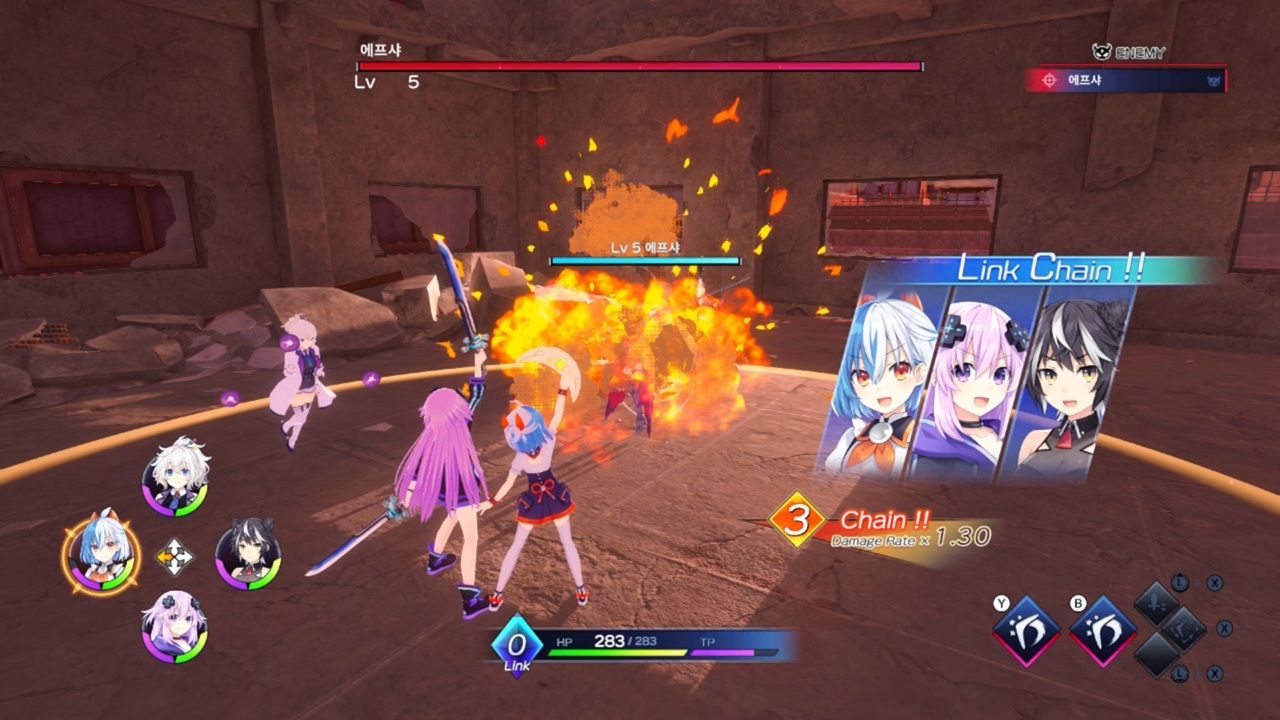This screenshot has width=1280, height=720.
Task: Select the blue-haired fox-eared character portrait
Action: (101, 557)
